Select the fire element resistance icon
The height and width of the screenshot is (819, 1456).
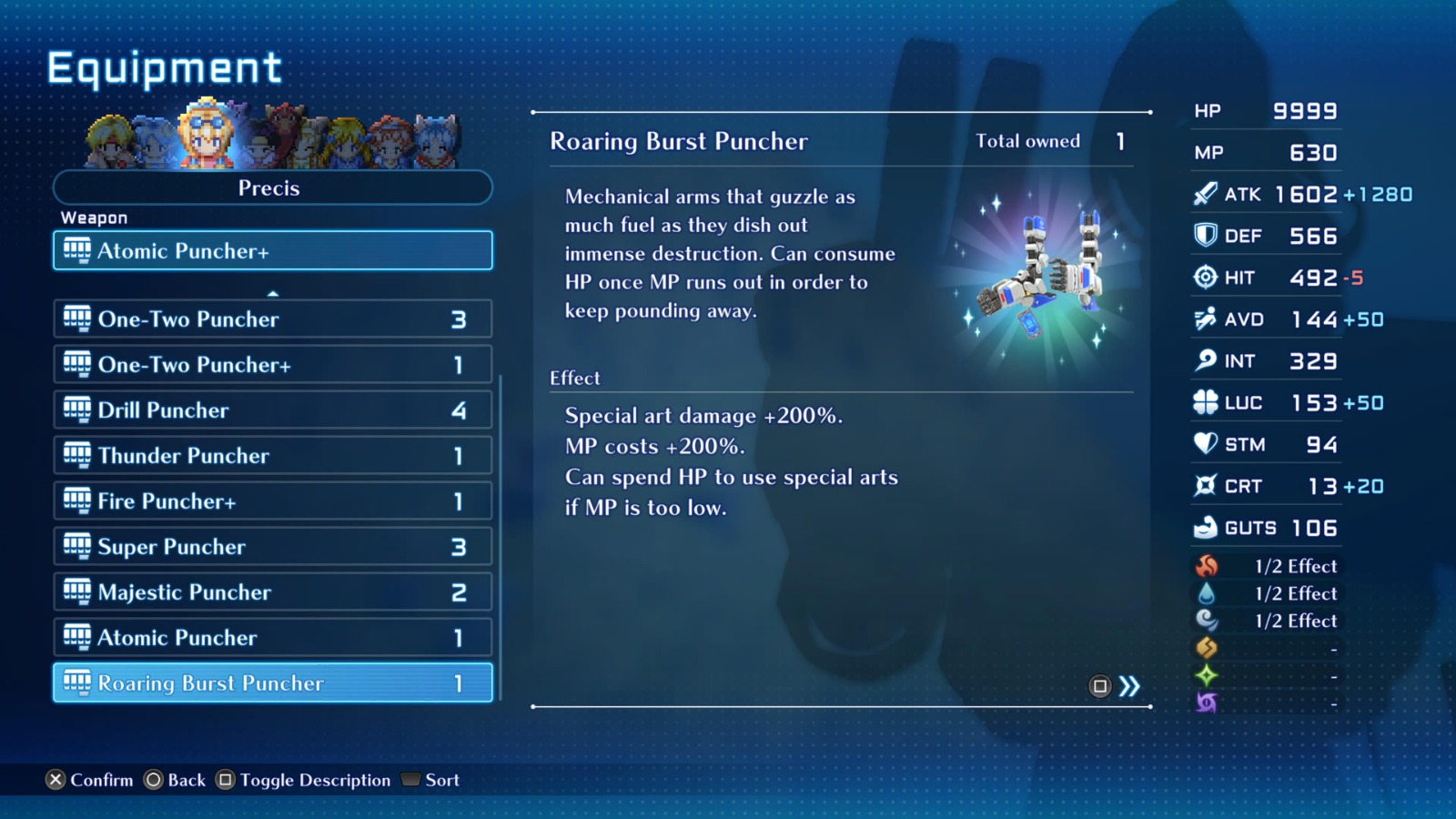click(1206, 566)
